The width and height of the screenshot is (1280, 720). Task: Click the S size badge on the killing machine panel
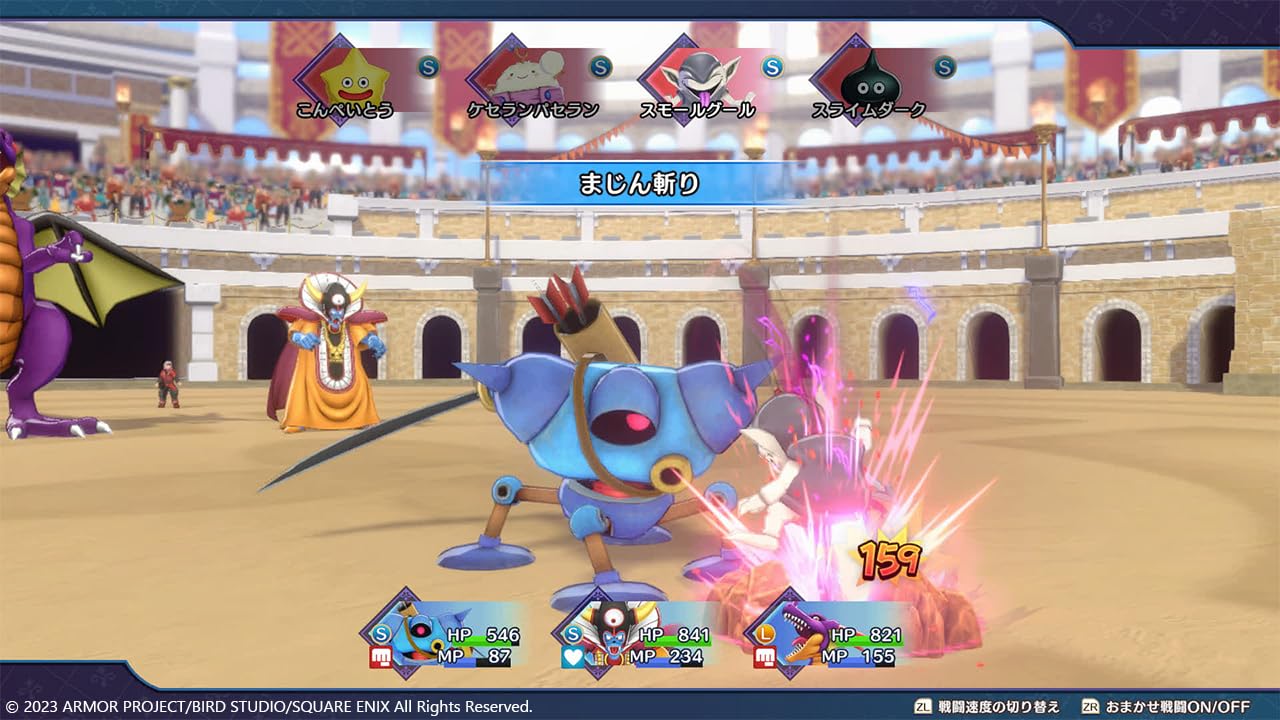pos(379,632)
